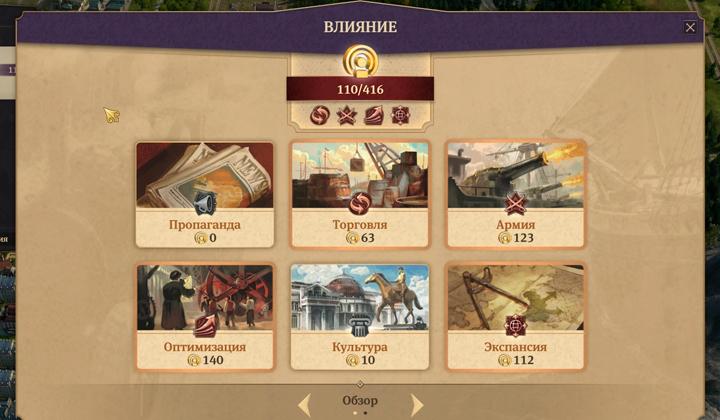Close the Влияние window
720x420 pixels.
pyautogui.click(x=690, y=27)
